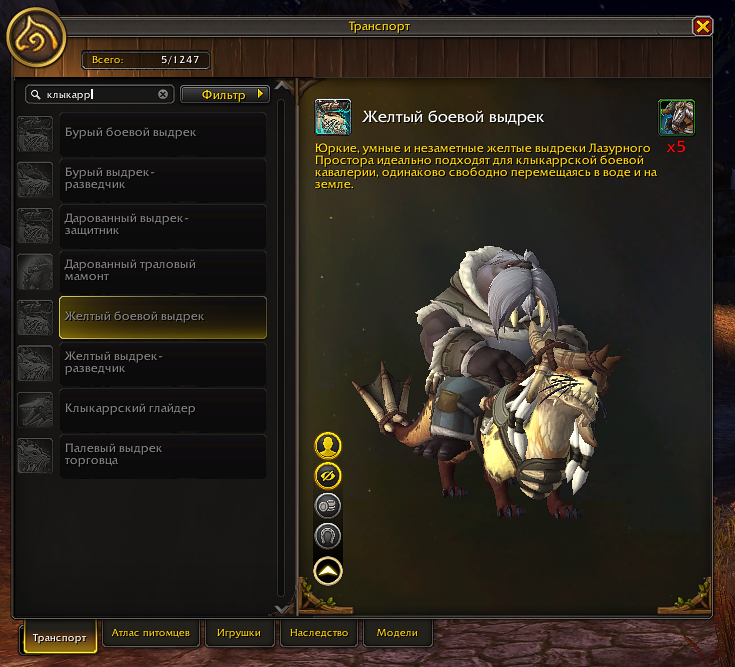The width and height of the screenshot is (735, 667).
Task: Switch to the Атлас питомцев tab
Action: [151, 634]
